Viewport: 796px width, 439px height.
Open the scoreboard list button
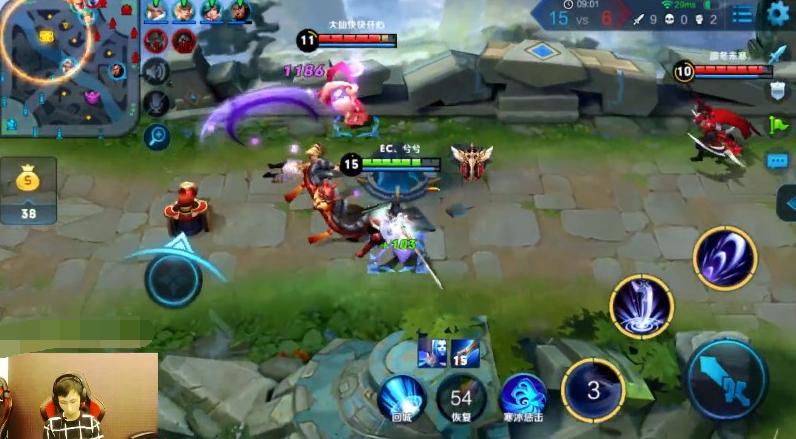[741, 14]
